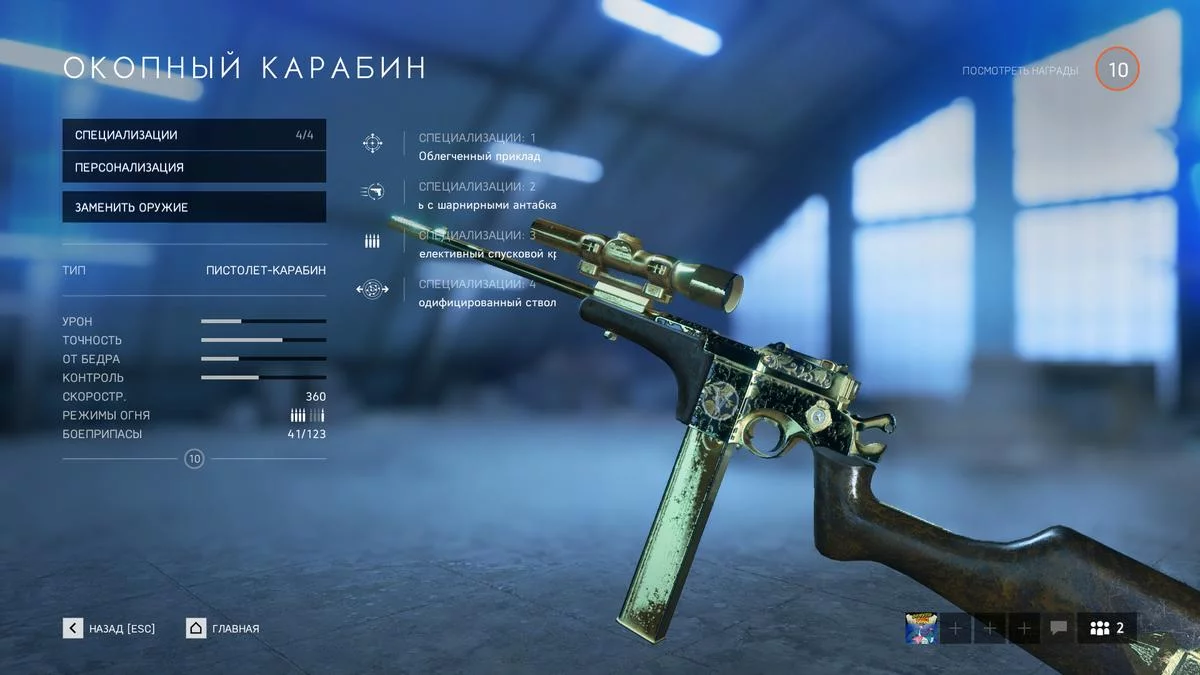Open the Специализации menu entry
This screenshot has width=1200, height=675.
coord(194,135)
